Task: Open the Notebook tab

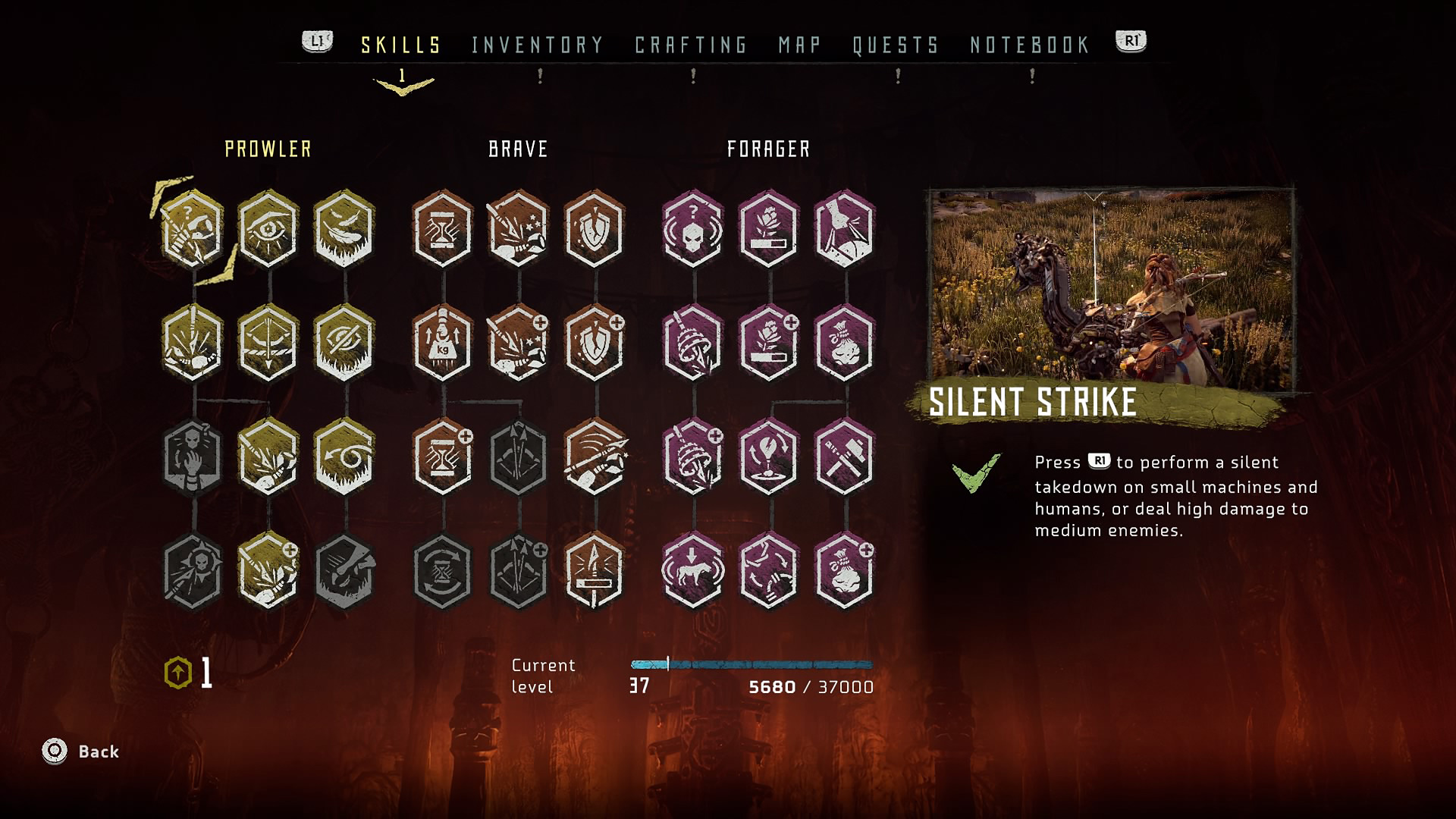Action: tap(1030, 45)
